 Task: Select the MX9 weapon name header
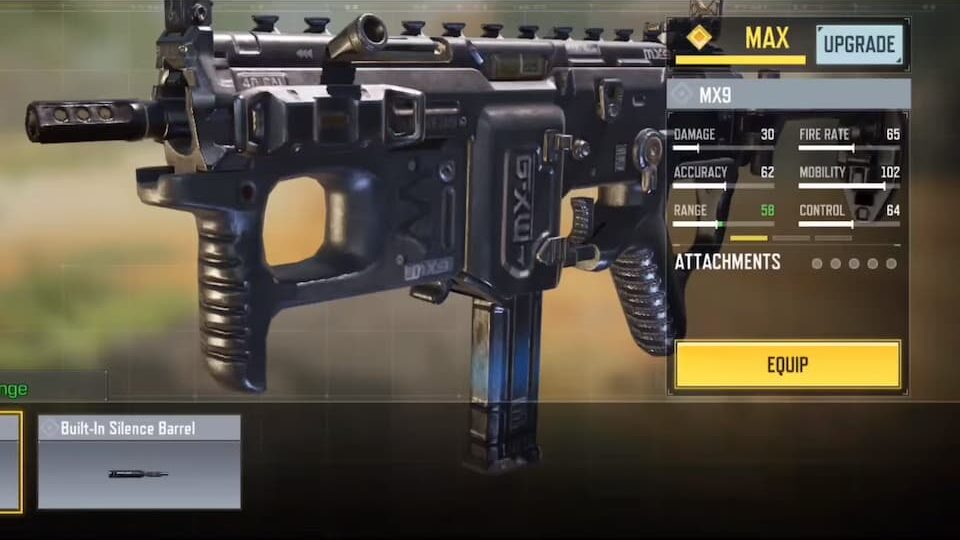pyautogui.click(x=788, y=95)
